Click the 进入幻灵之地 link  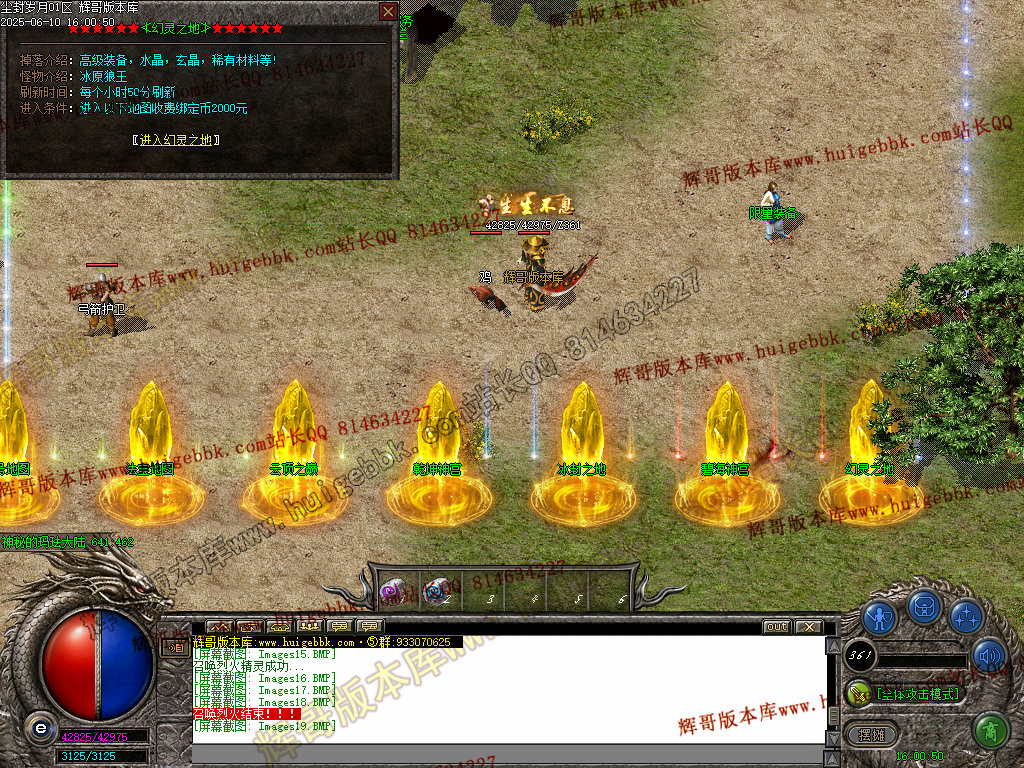point(175,140)
